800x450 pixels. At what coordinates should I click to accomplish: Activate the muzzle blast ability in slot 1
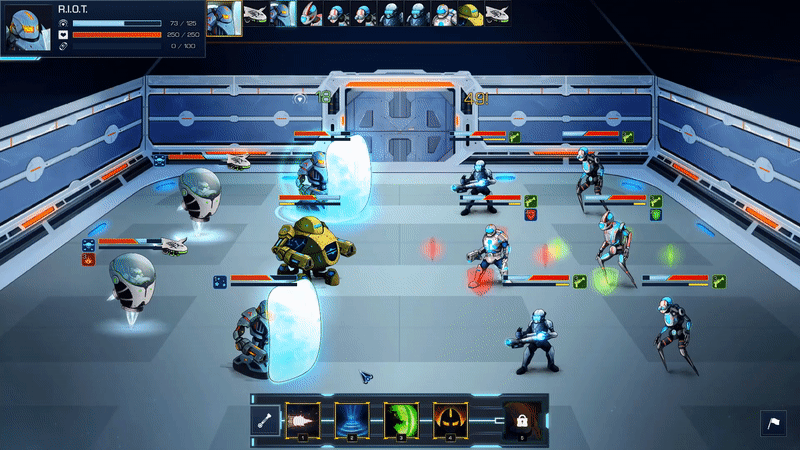(x=303, y=421)
